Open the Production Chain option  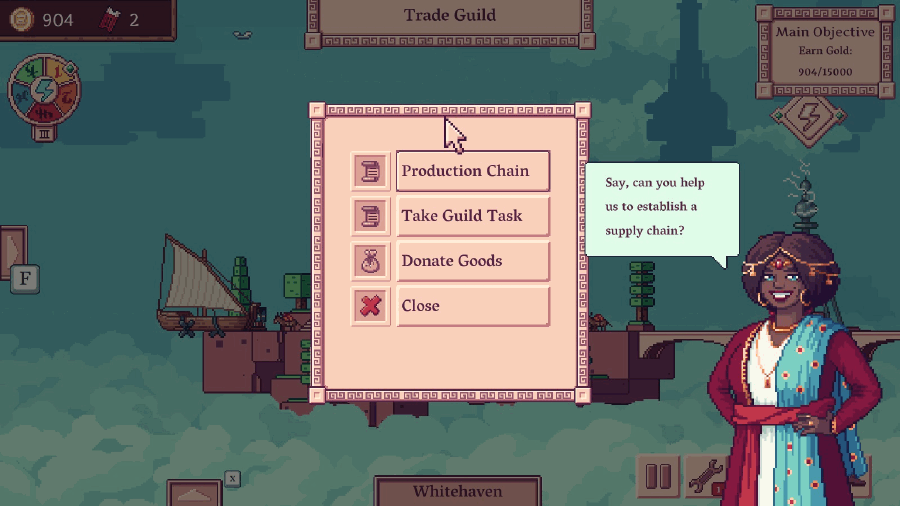click(x=473, y=171)
